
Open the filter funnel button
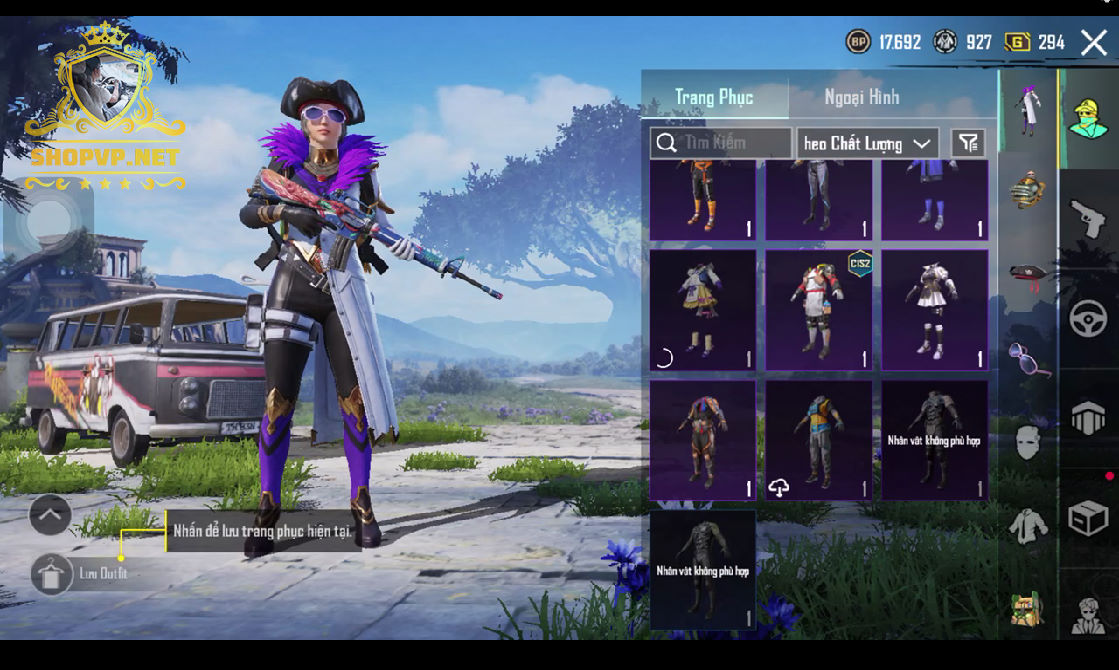pyautogui.click(x=967, y=143)
